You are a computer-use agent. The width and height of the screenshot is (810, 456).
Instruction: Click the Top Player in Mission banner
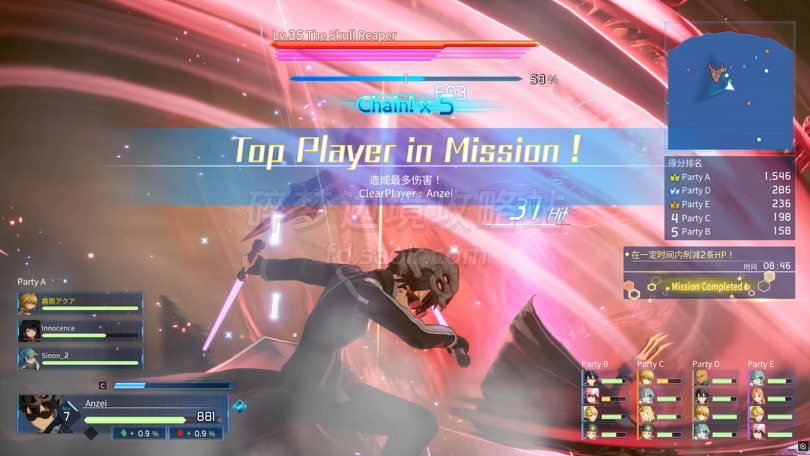click(405, 151)
